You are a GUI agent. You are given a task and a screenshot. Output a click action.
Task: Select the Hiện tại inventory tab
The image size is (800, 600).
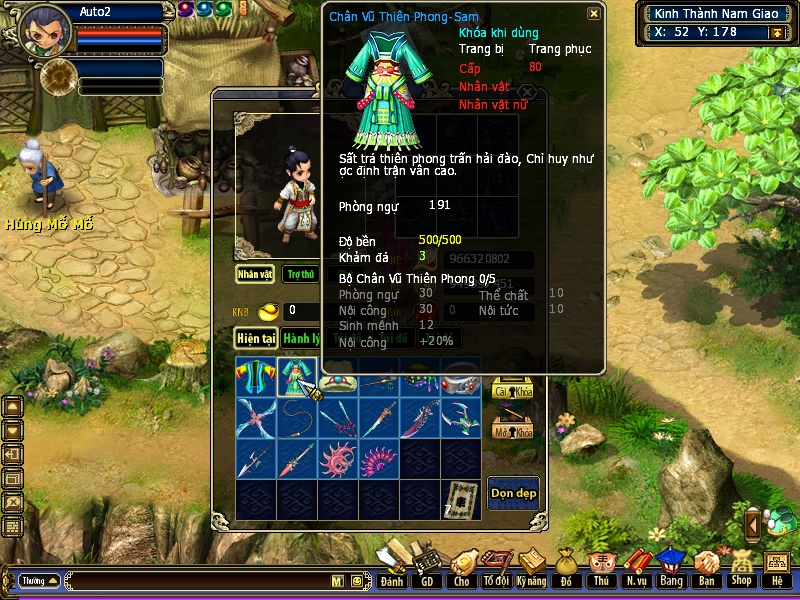(x=256, y=338)
